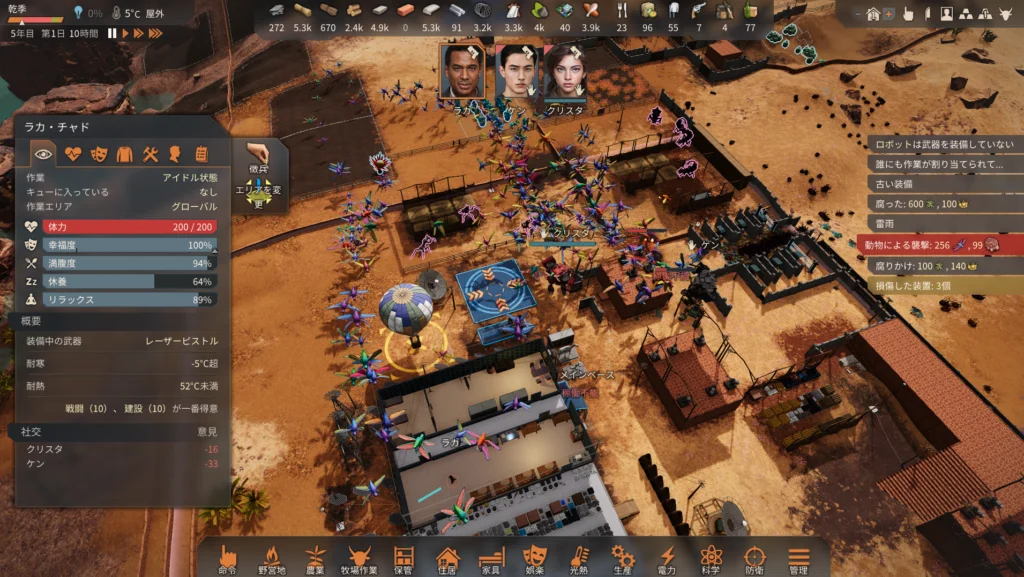Show the crossed tools work tab

coord(151,154)
